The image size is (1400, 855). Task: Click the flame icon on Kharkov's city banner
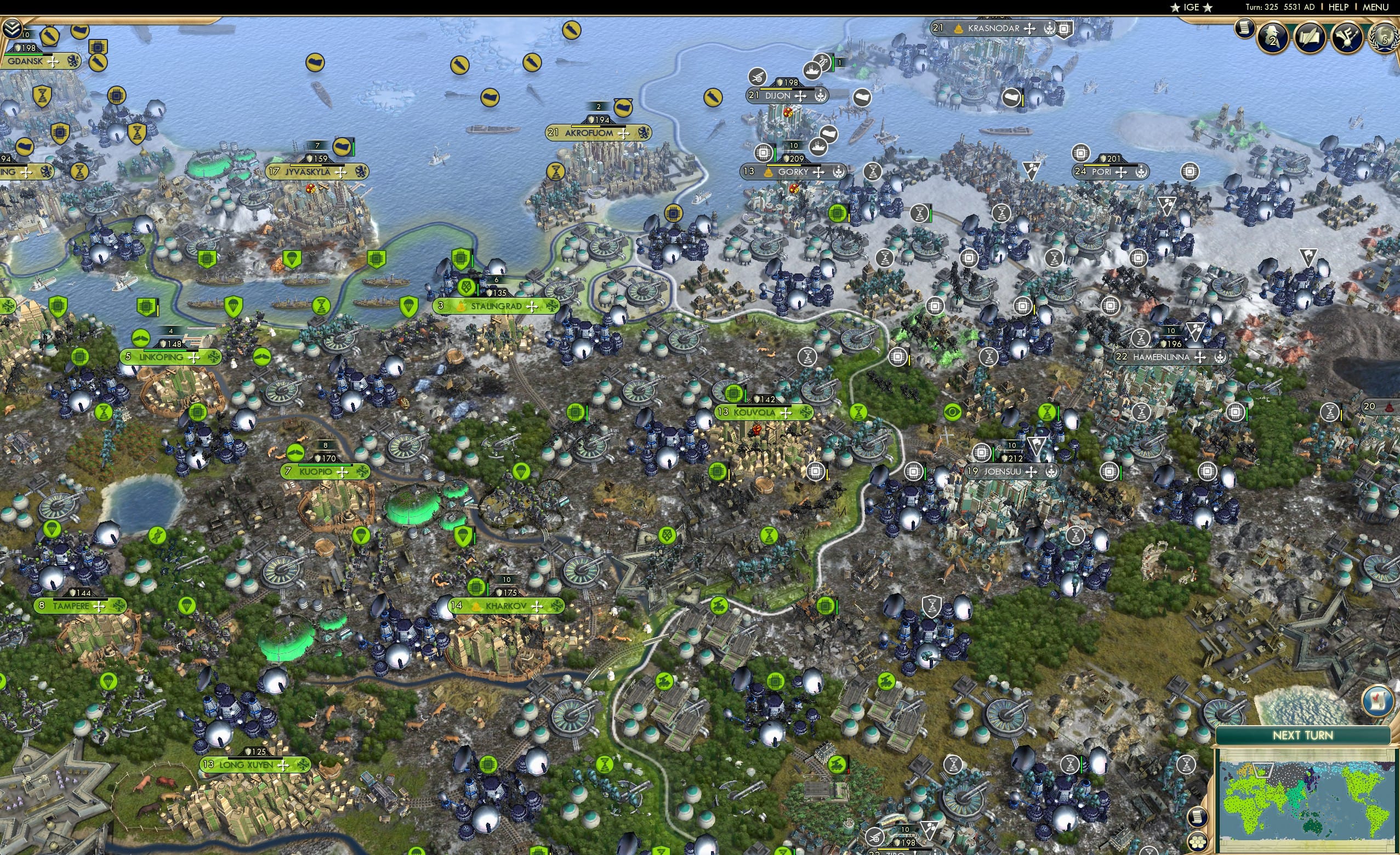476,607
